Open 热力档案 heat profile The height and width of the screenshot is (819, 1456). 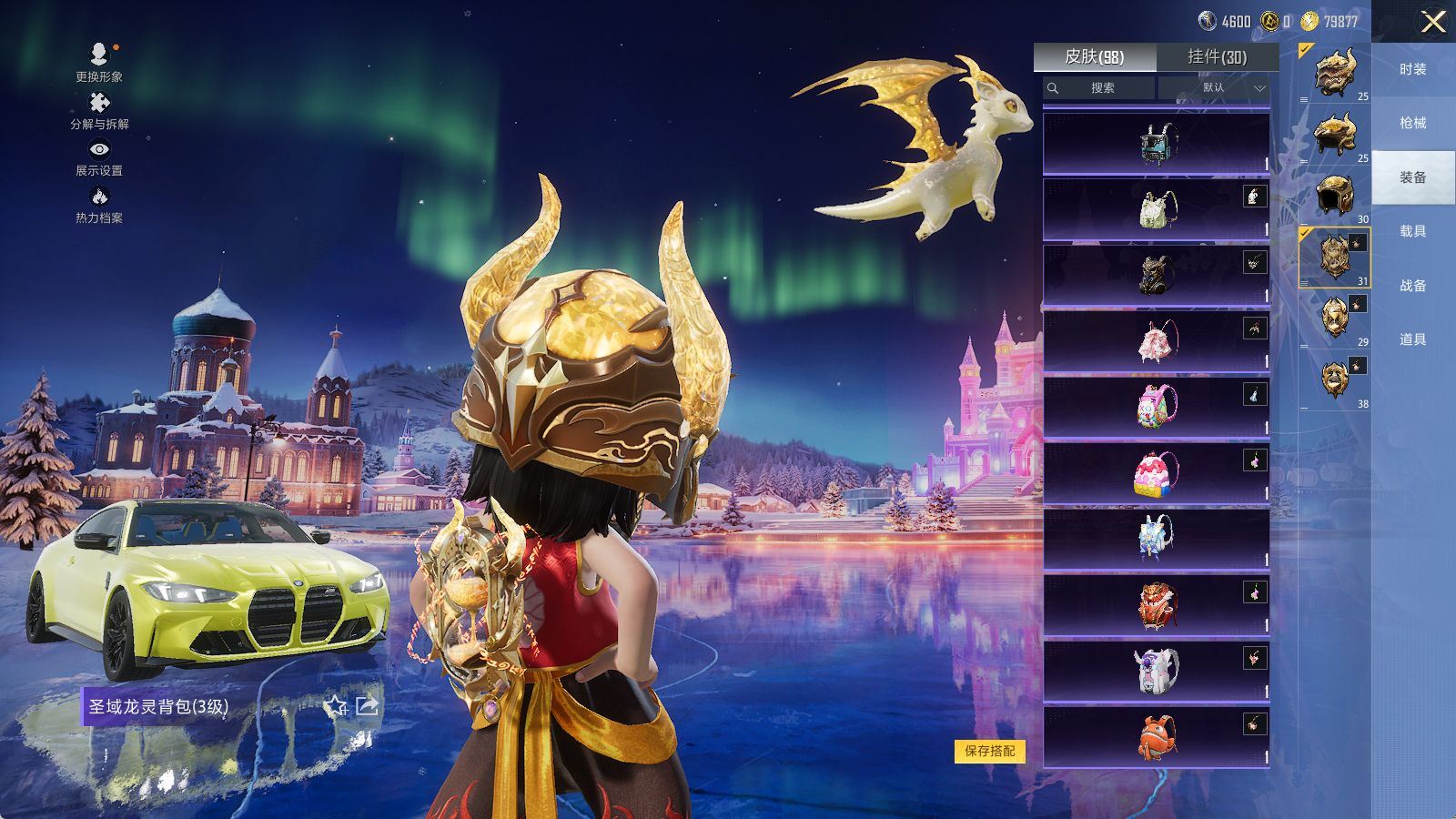click(99, 204)
